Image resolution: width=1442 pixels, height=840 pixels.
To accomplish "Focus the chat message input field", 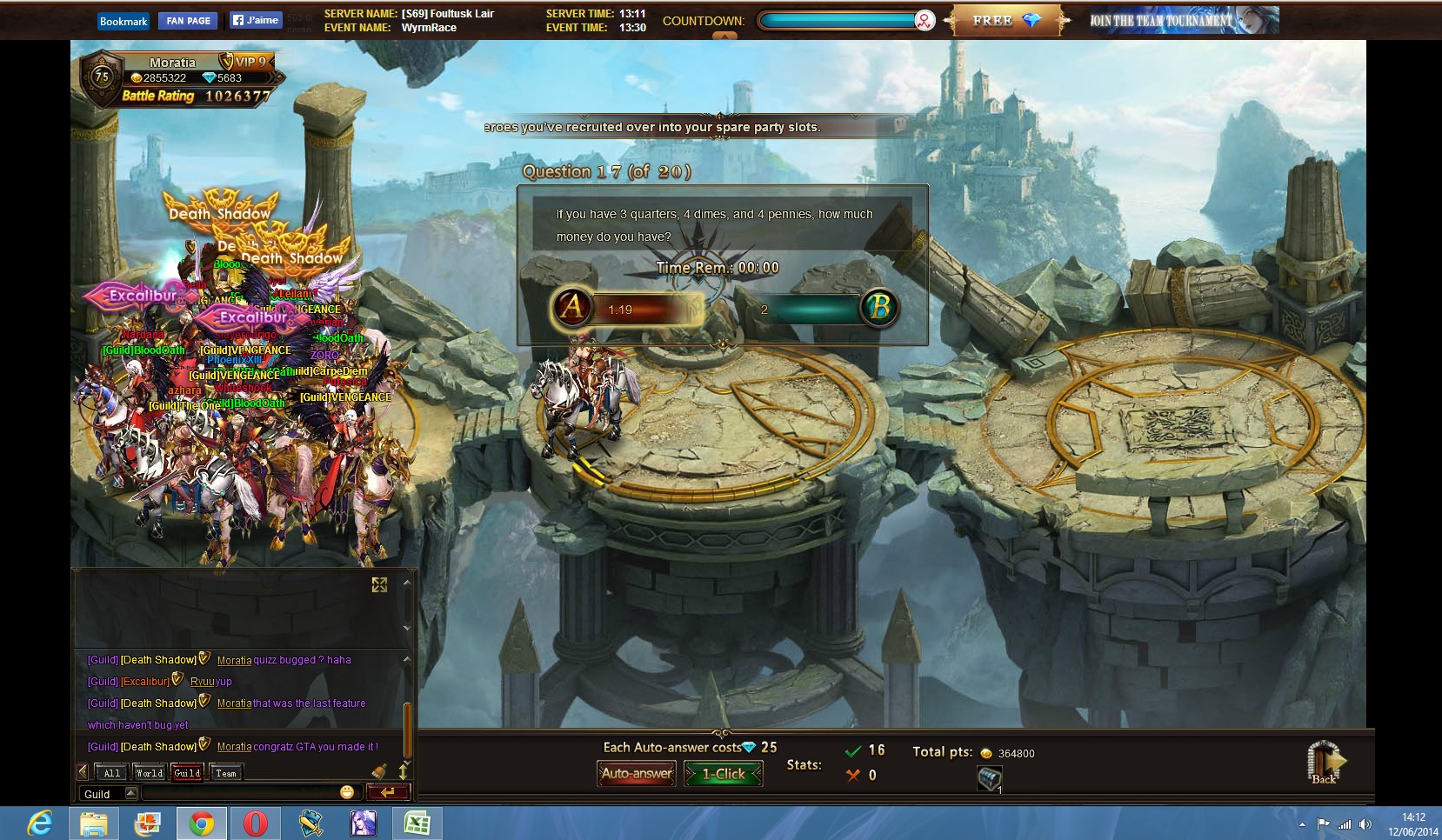I will pyautogui.click(x=239, y=793).
